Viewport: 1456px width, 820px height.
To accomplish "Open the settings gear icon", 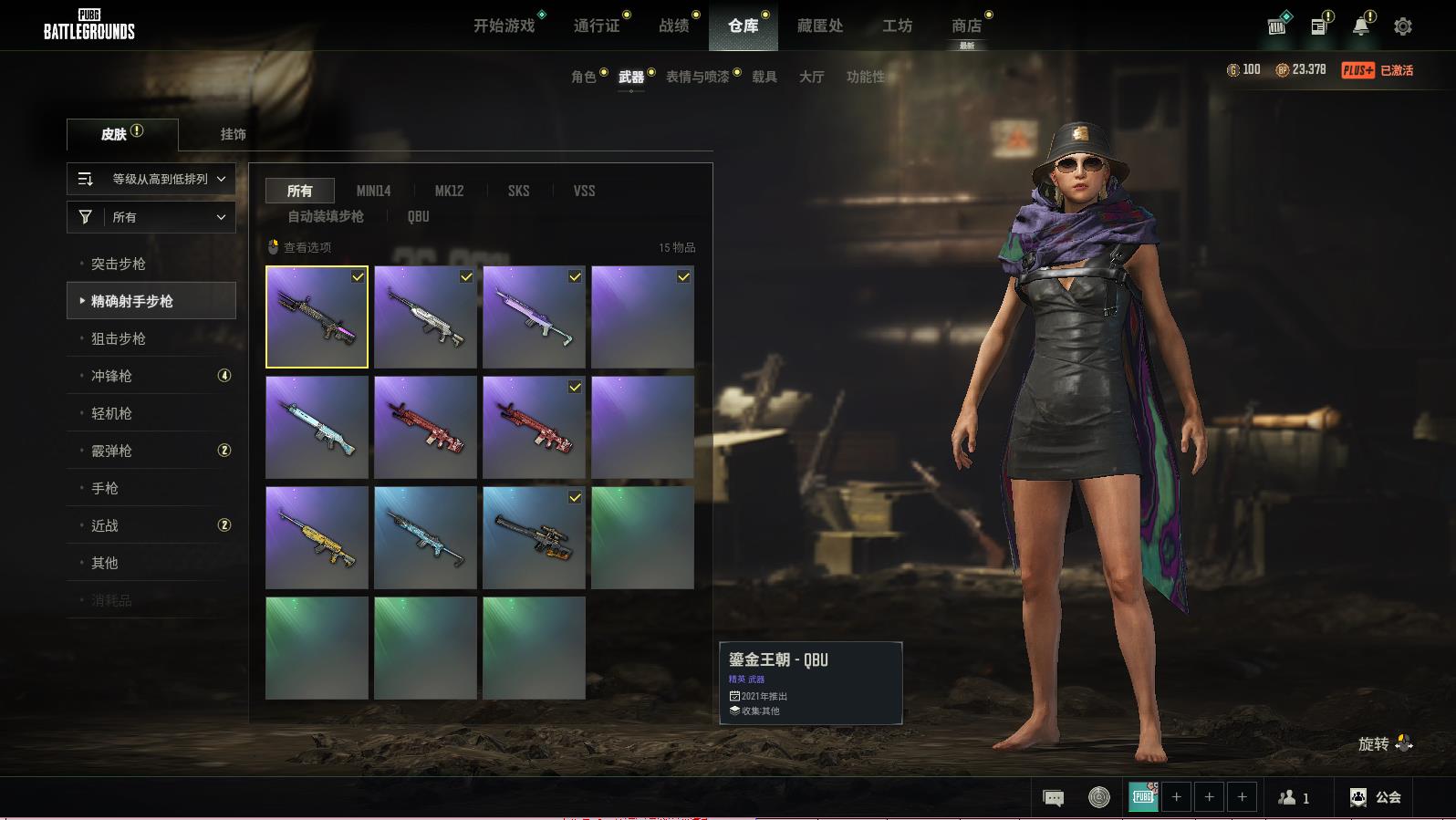I will tap(1403, 26).
